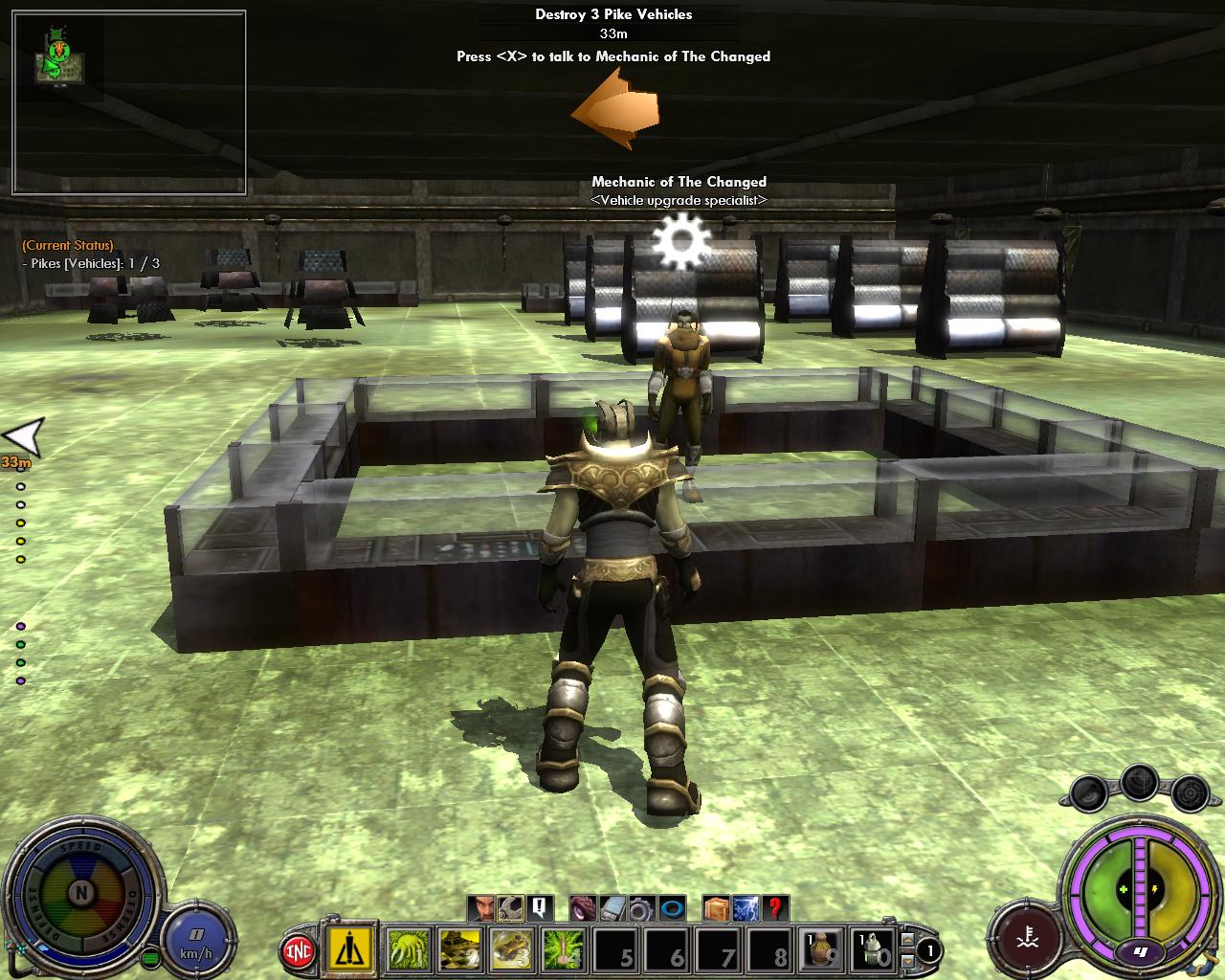Open the minimap panel
Screen dimensions: 1225x980
(129, 103)
